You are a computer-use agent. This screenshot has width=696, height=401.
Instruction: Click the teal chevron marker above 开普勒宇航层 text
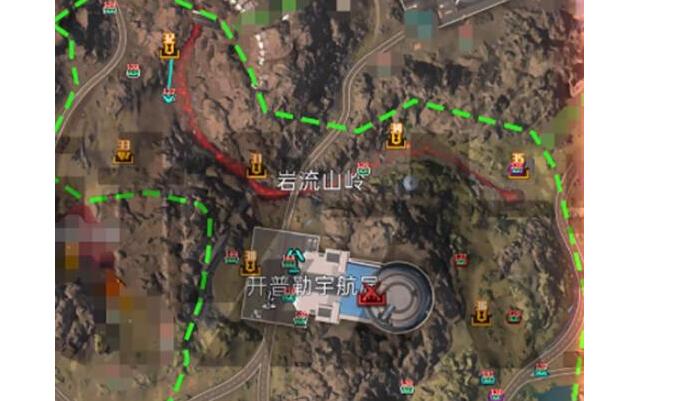(x=294, y=258)
